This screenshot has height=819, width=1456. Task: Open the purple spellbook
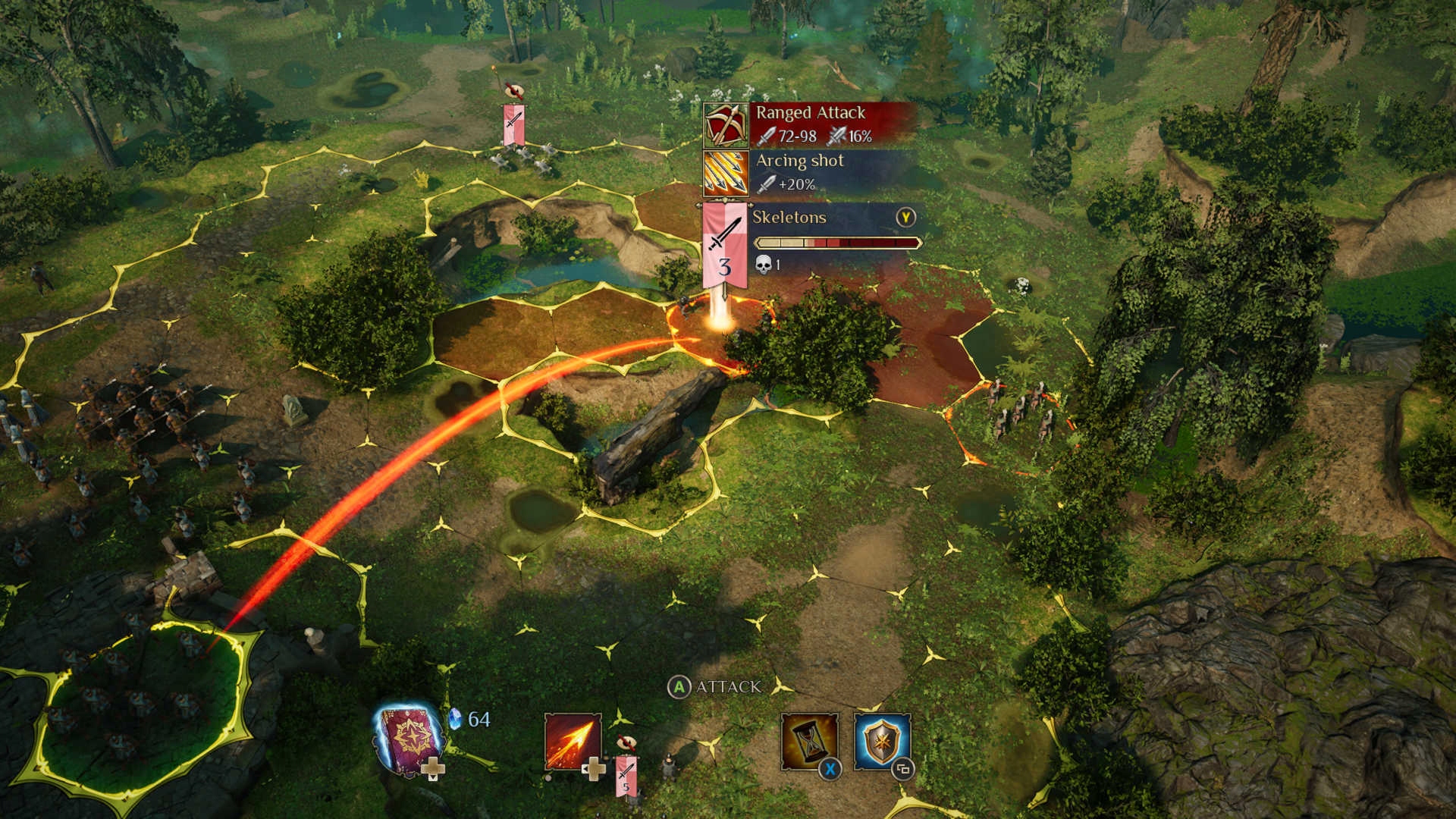[410, 739]
